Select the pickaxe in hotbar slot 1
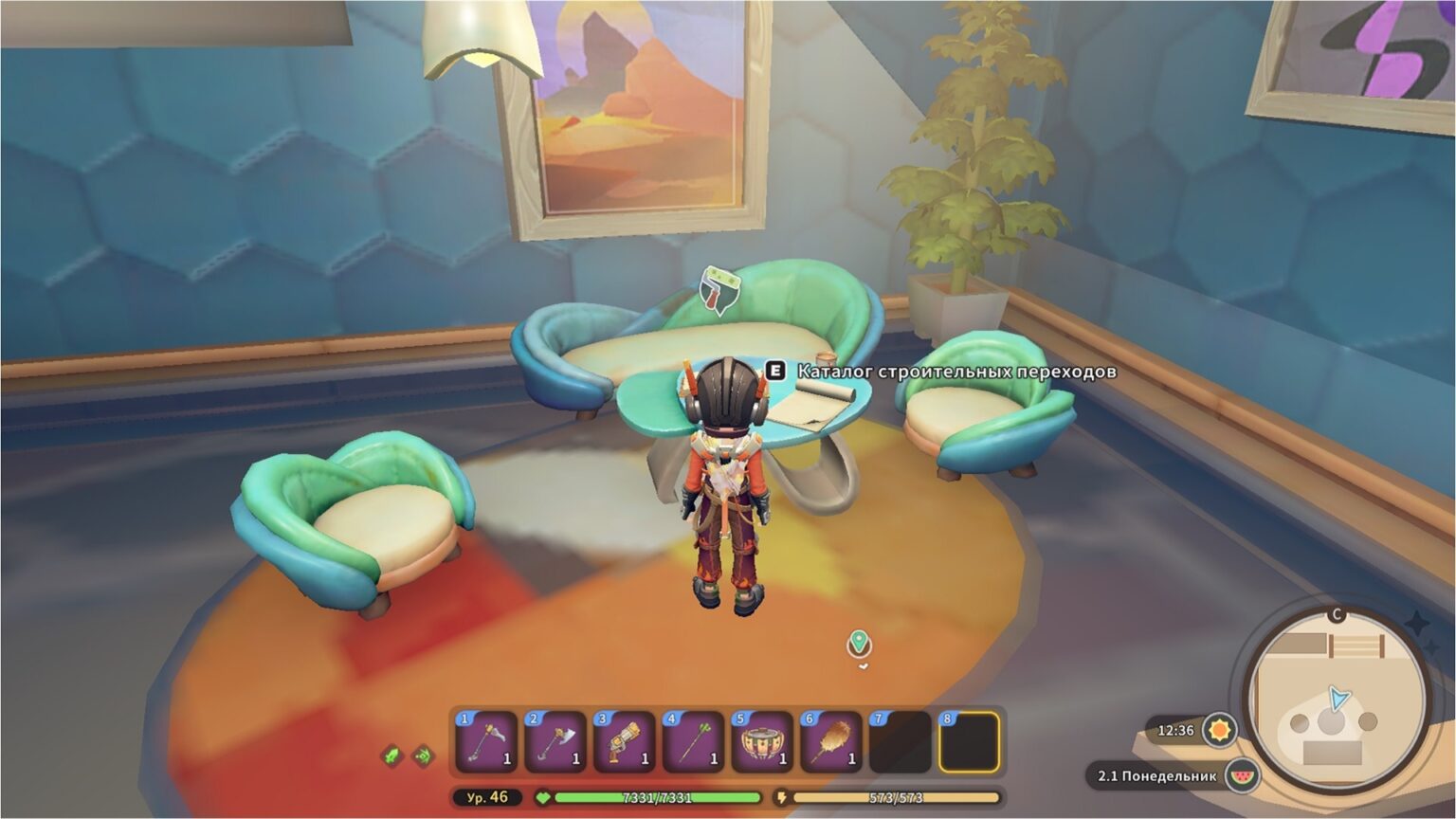The width and height of the screenshot is (1456, 819). (x=485, y=741)
